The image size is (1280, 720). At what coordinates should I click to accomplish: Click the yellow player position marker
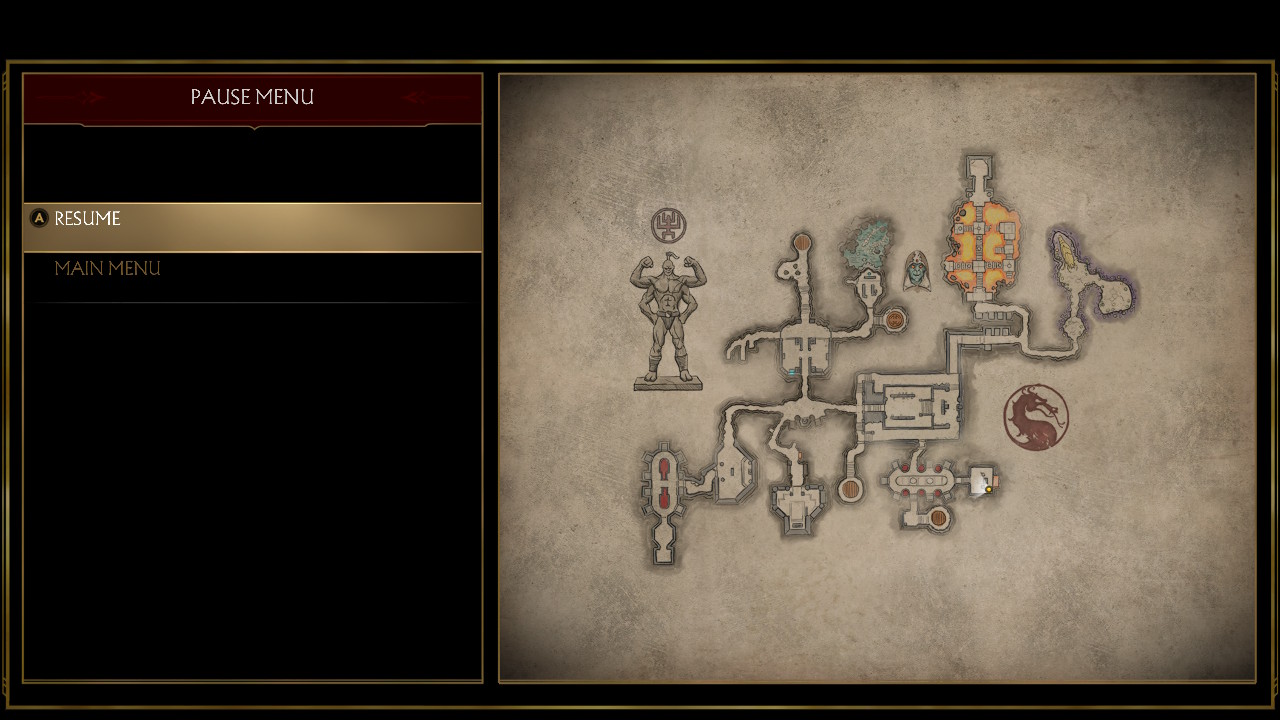989,489
